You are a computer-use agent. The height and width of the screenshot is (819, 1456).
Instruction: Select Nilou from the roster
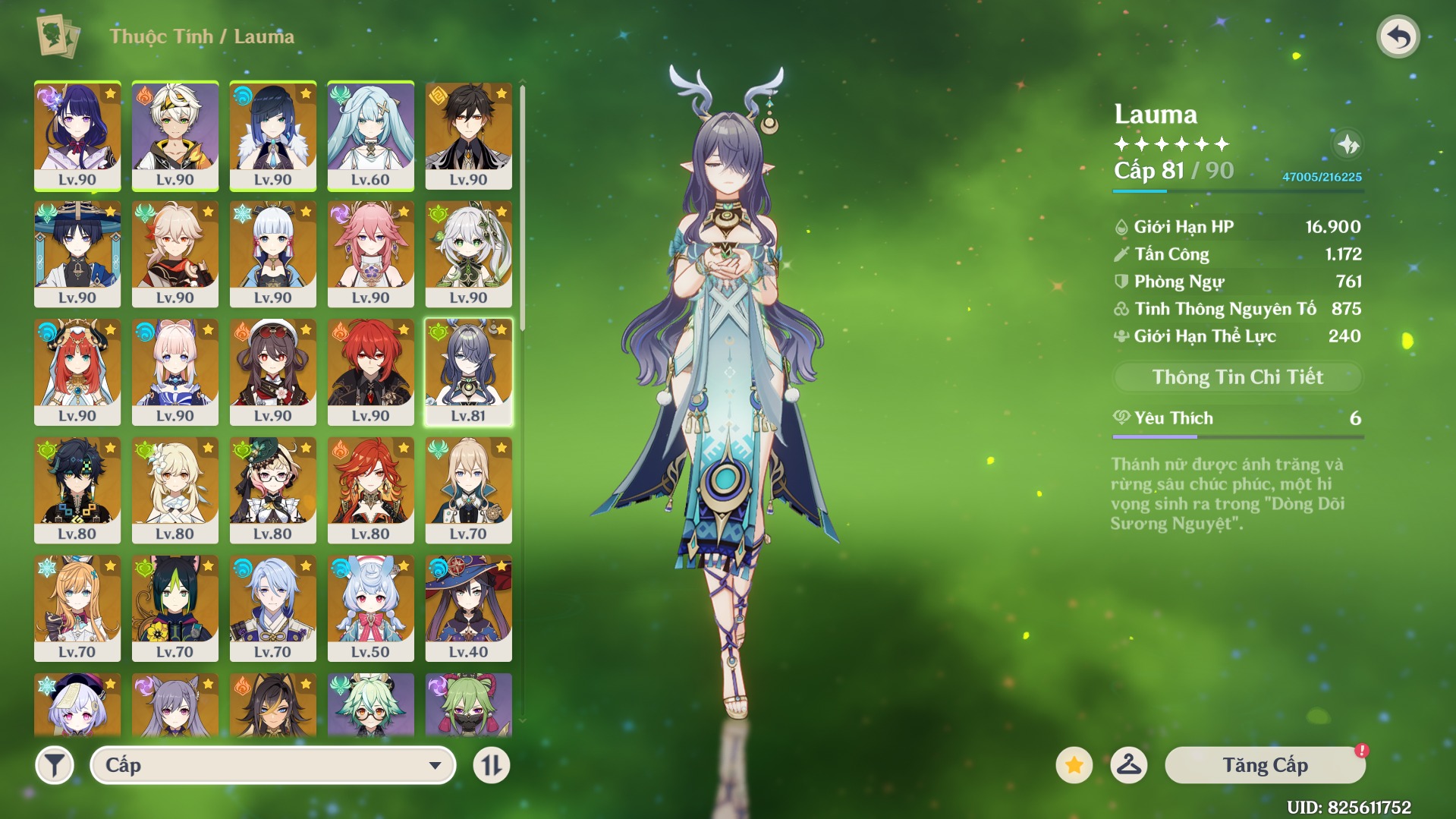click(x=77, y=371)
